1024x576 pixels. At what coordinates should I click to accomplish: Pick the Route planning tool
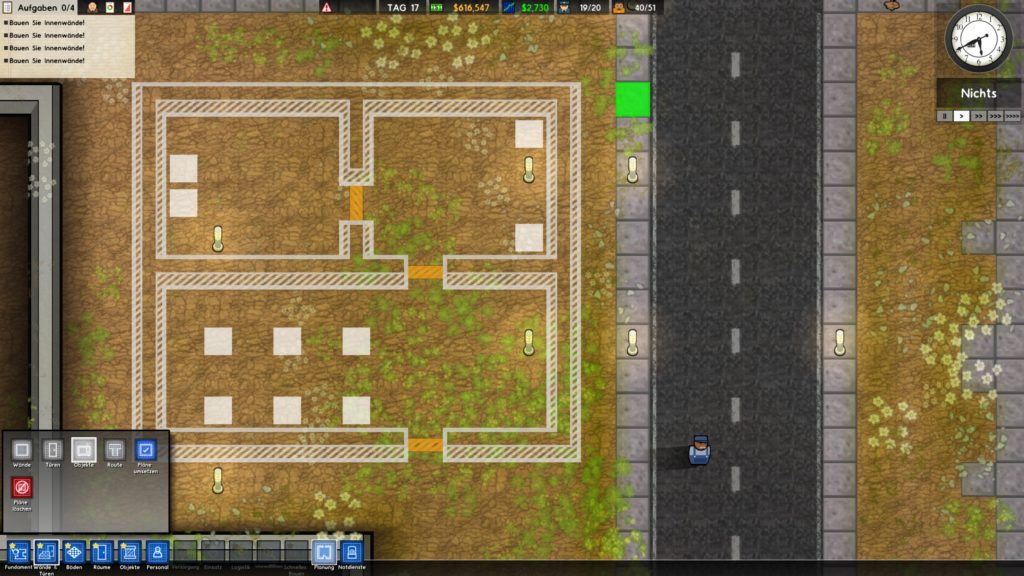coord(115,450)
